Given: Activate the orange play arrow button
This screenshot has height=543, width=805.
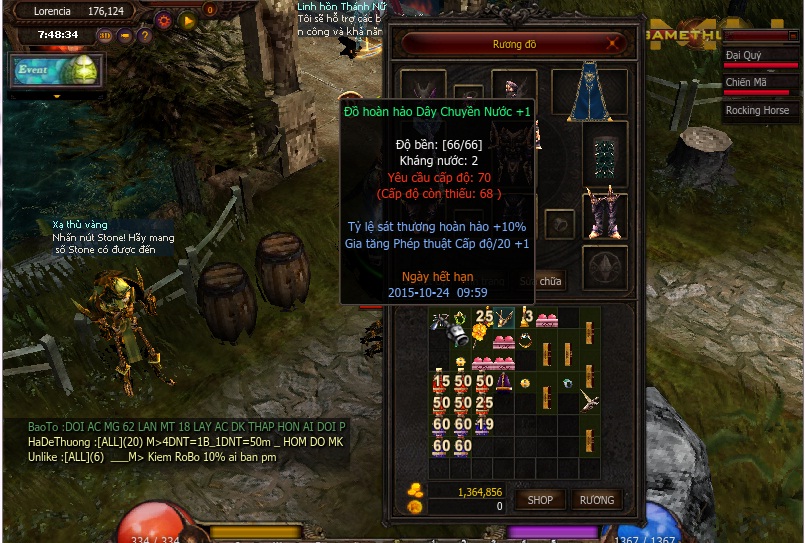Looking at the screenshot, I should [187, 20].
